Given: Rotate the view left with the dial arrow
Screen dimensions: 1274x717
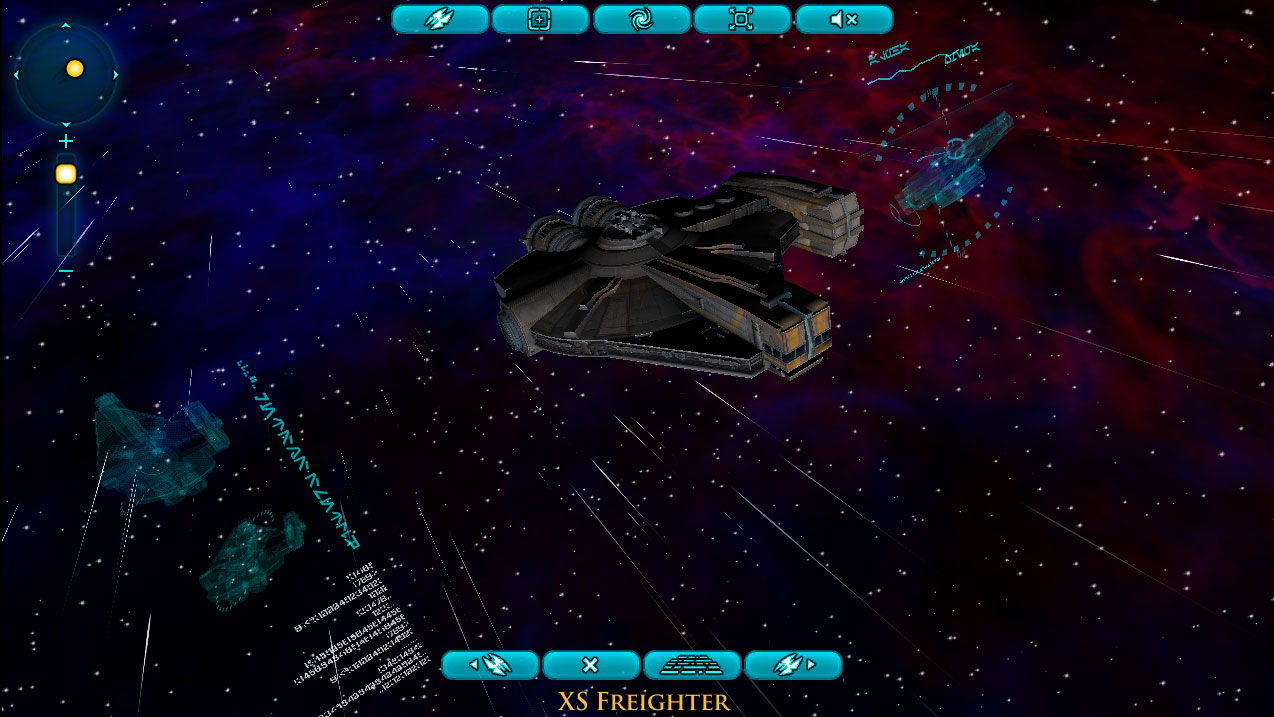Looking at the screenshot, I should click(17, 74).
